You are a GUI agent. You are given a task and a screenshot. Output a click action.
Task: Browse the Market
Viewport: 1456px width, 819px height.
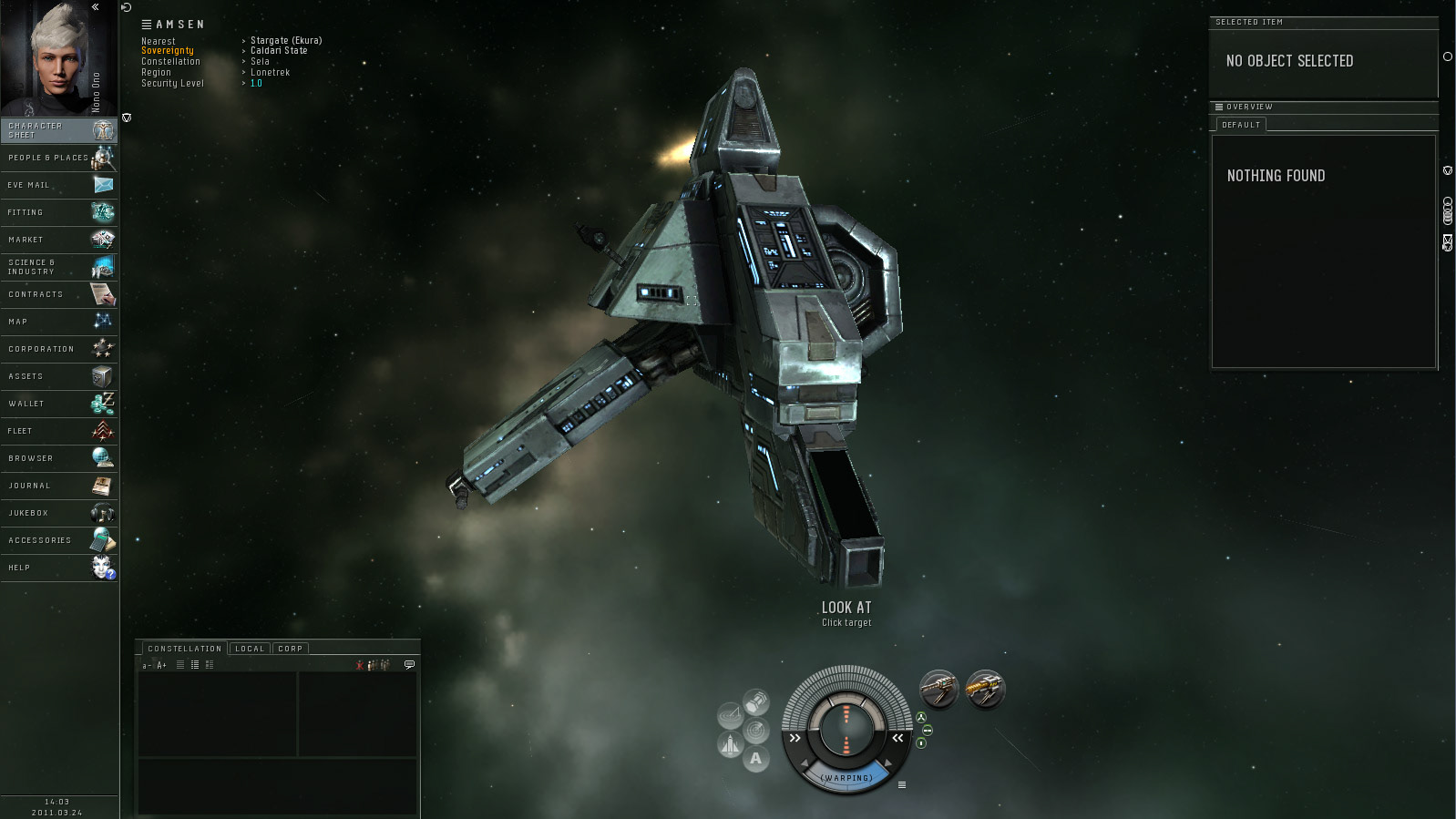[x=59, y=240]
